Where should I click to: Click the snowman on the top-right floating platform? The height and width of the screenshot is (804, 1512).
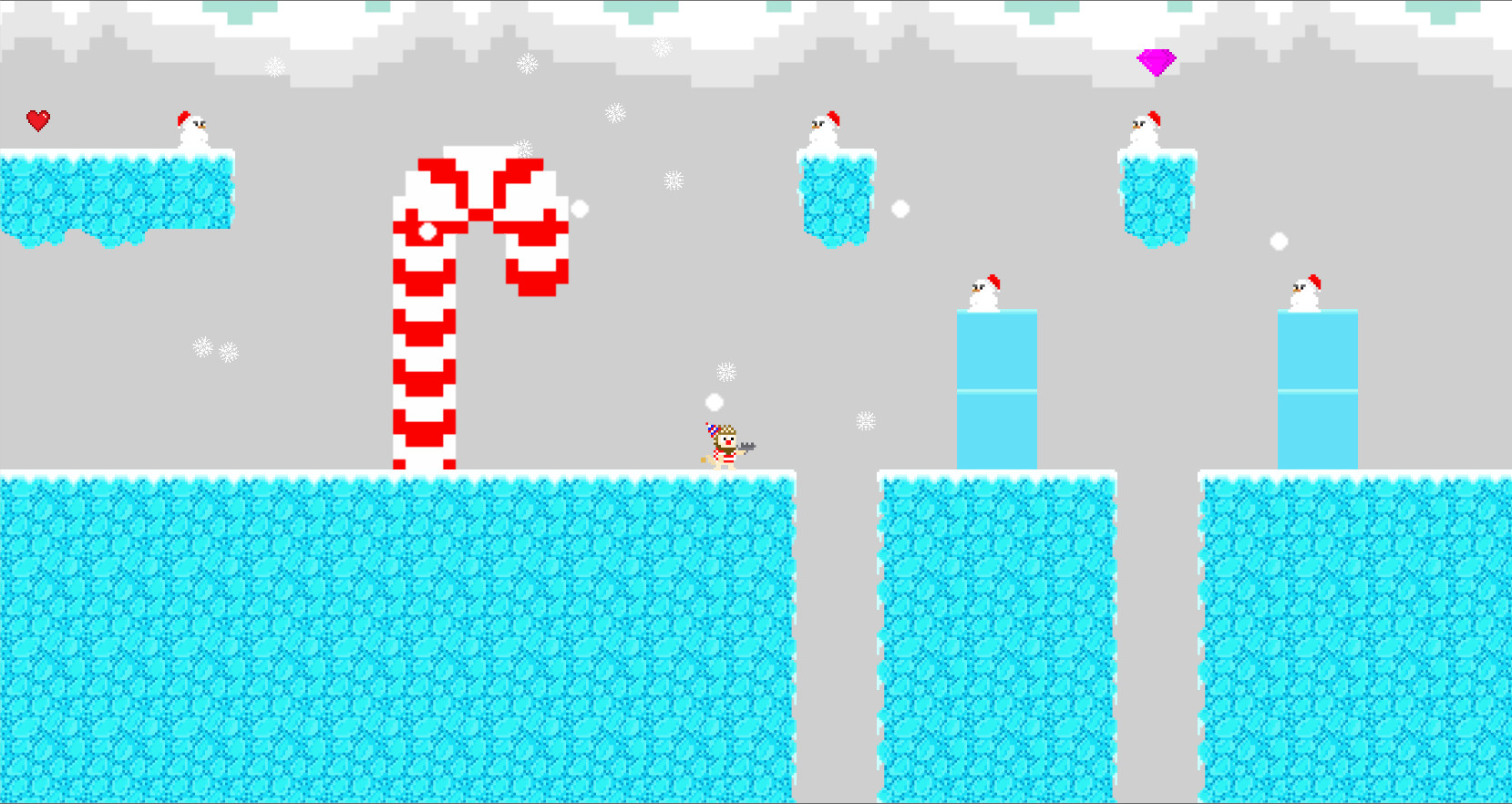tap(1146, 128)
